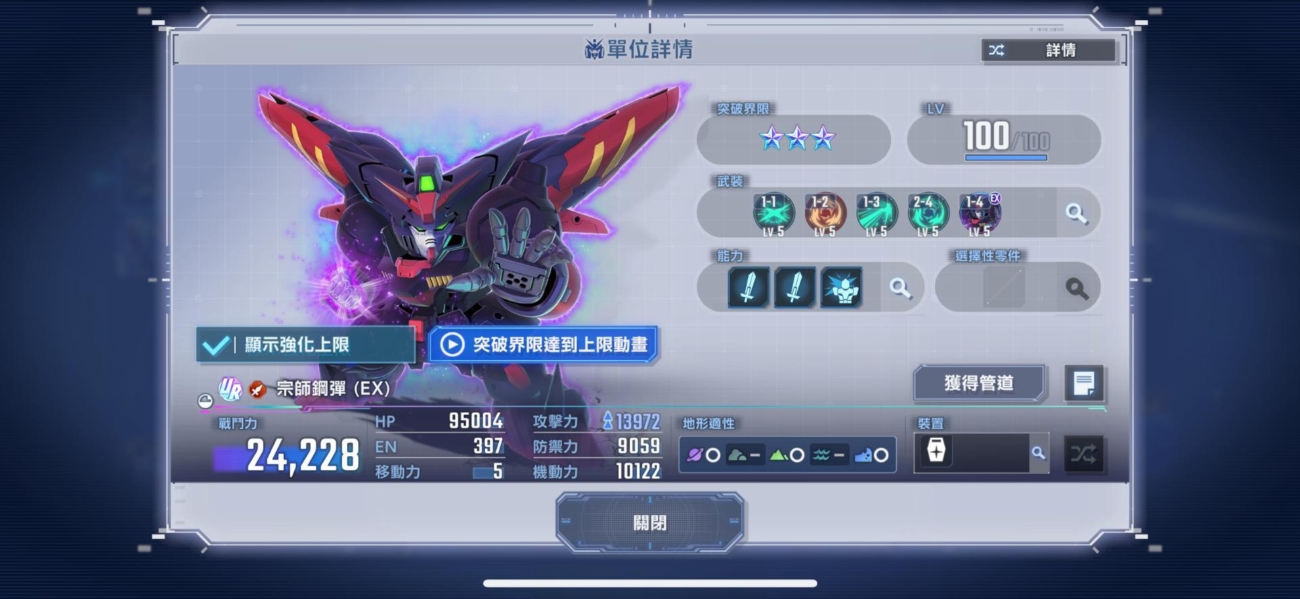Image resolution: width=1300 pixels, height=599 pixels.
Task: Select the 1-4 EX weapon icon
Action: (980, 213)
